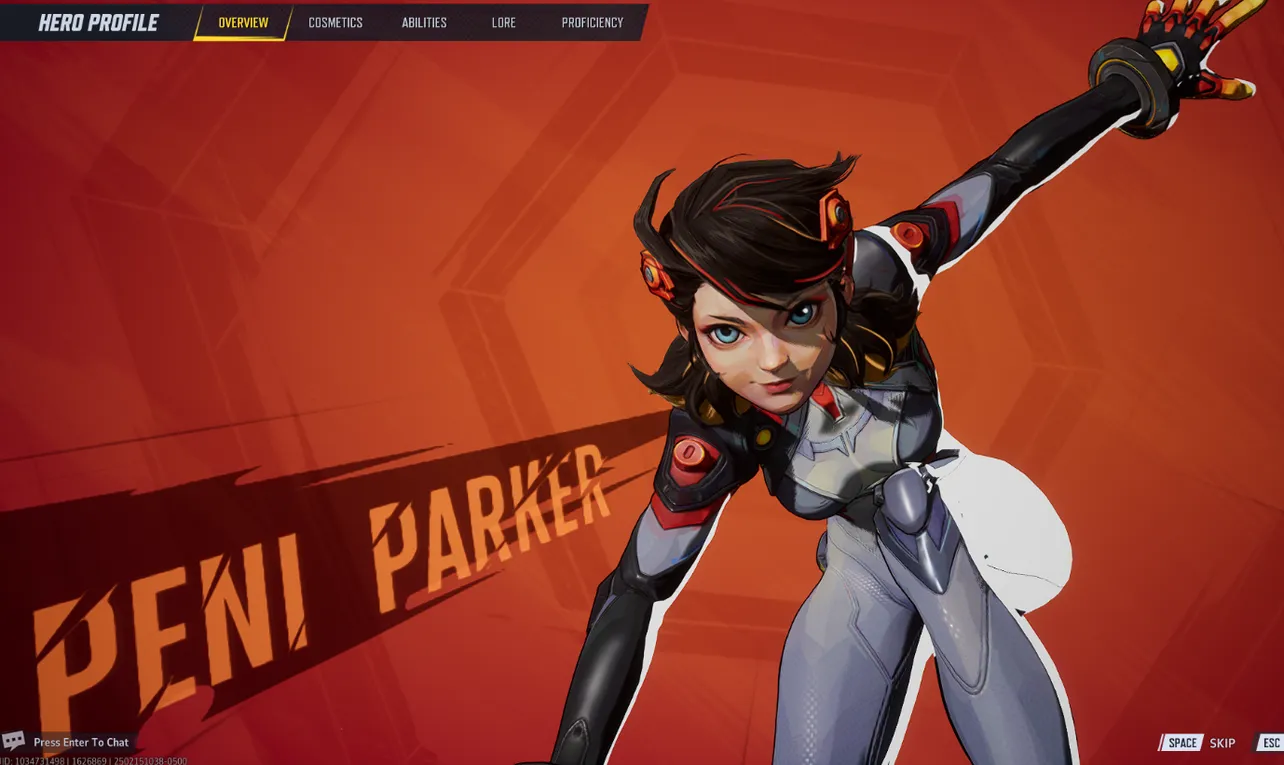The image size is (1284, 765).
Task: Click the SPACE key icon near Skip
Action: (x=1183, y=743)
